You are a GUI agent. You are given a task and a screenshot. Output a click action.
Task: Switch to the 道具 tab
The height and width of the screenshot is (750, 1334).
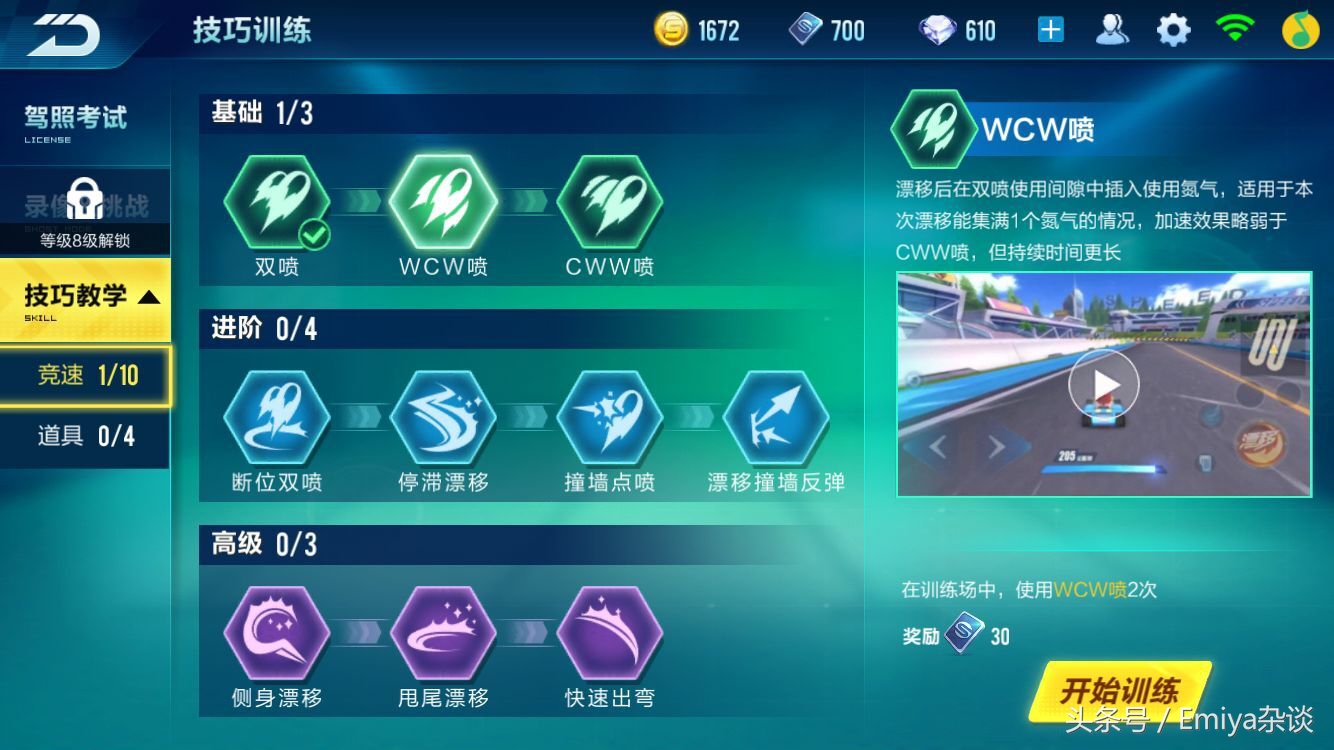pos(86,437)
